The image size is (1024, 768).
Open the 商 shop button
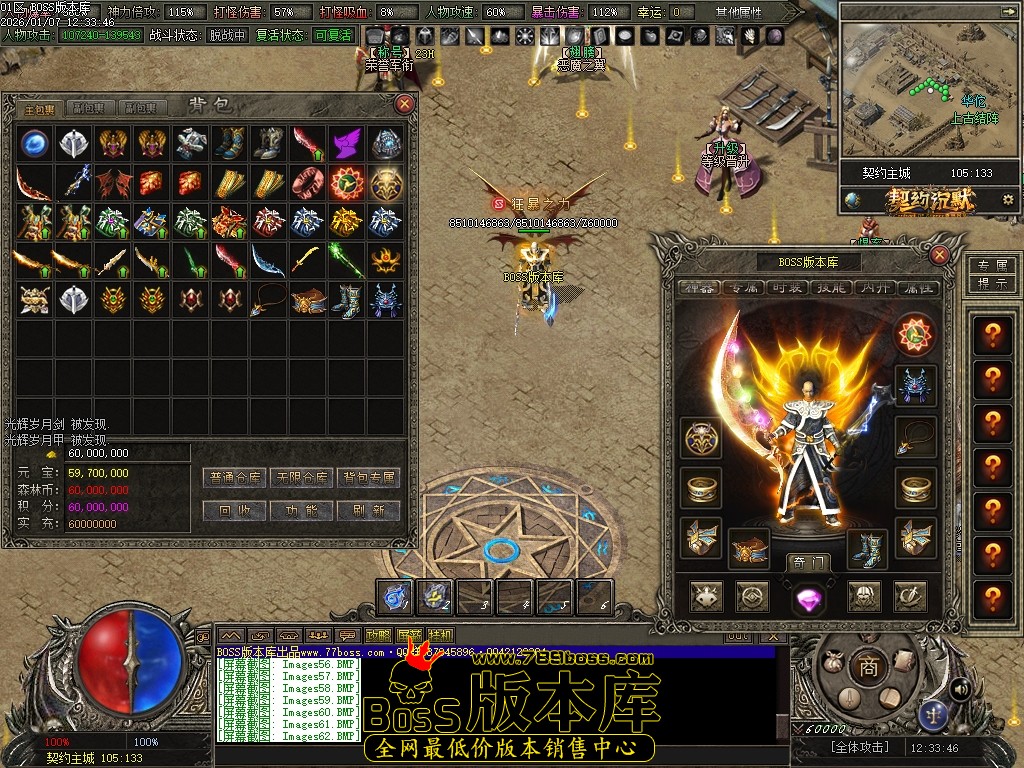pos(868,667)
